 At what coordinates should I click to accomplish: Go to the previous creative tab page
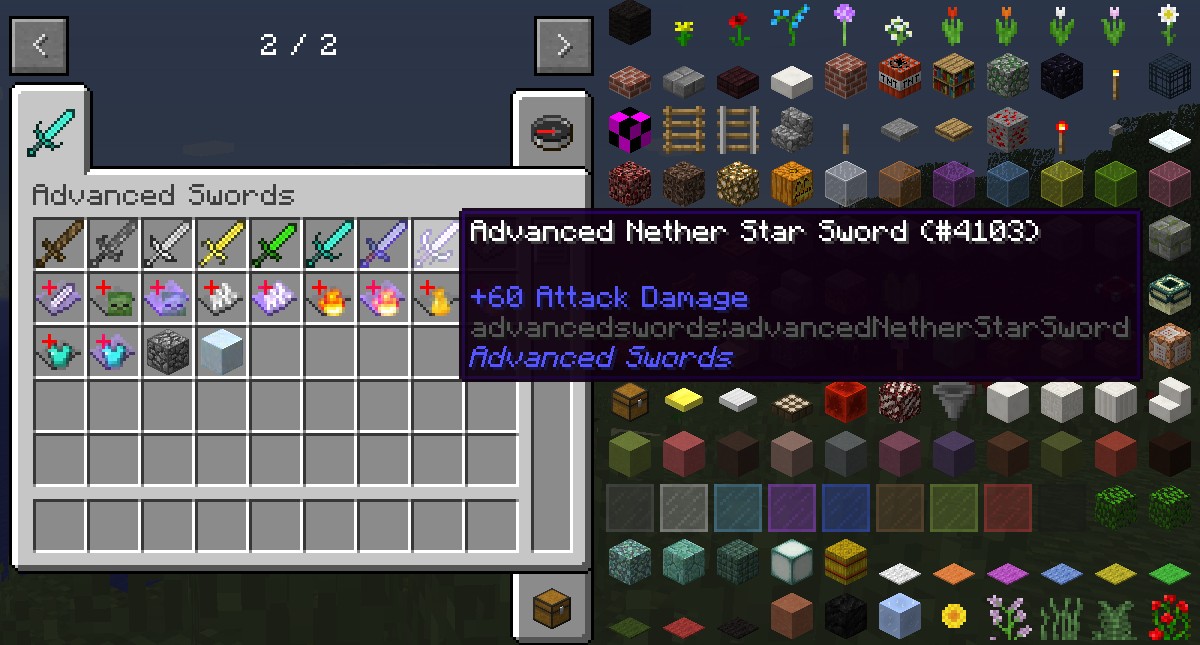[39, 46]
